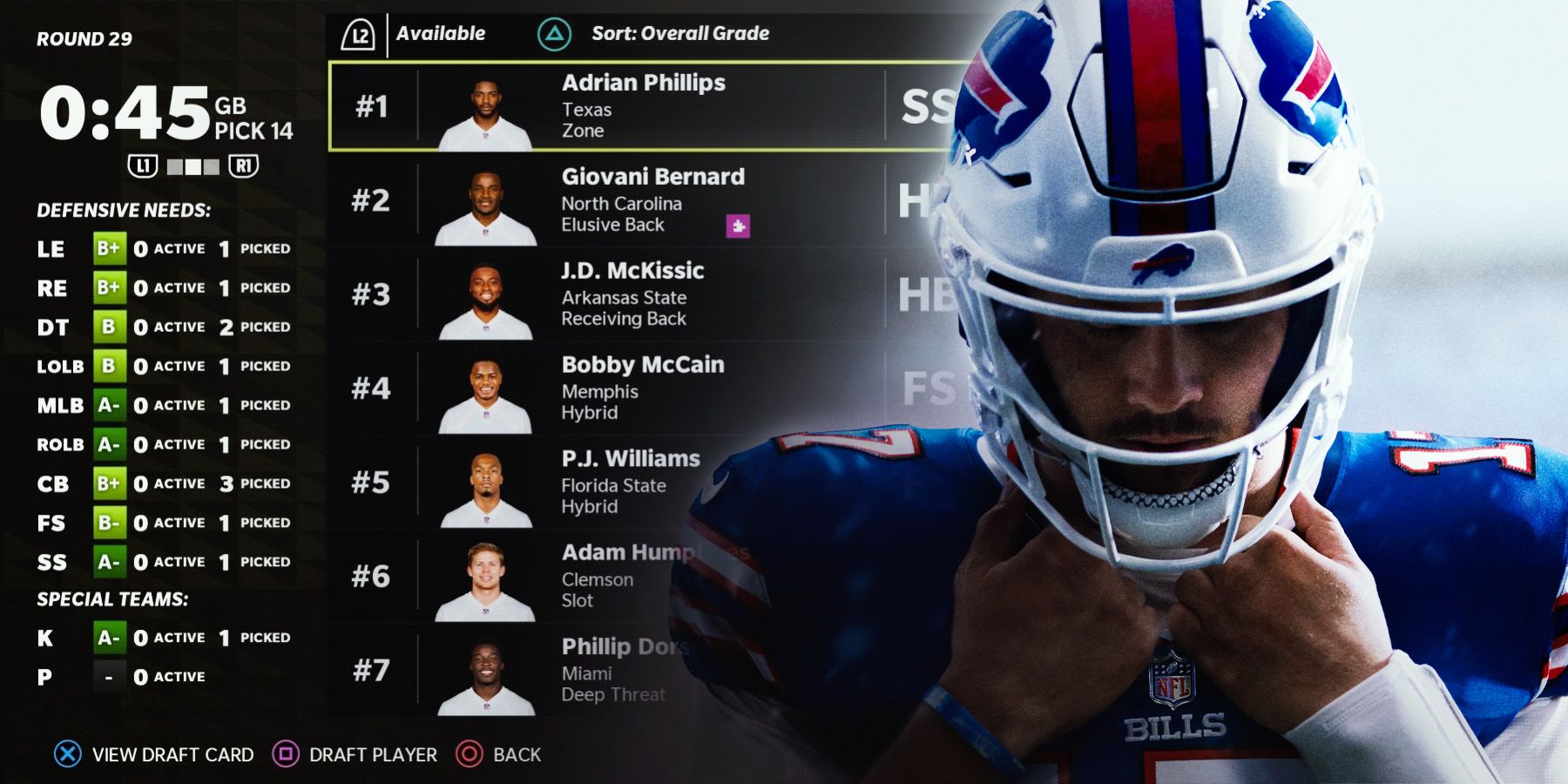Image resolution: width=1568 pixels, height=784 pixels.
Task: Click the Circle Back icon
Action: [x=470, y=754]
